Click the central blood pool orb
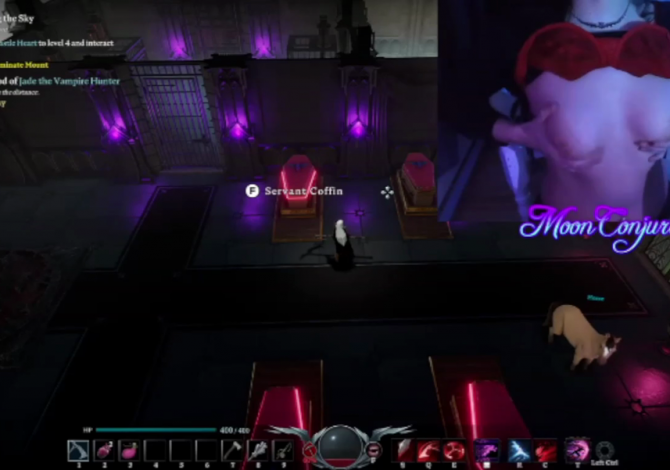The width and height of the screenshot is (670, 470). click(x=340, y=447)
